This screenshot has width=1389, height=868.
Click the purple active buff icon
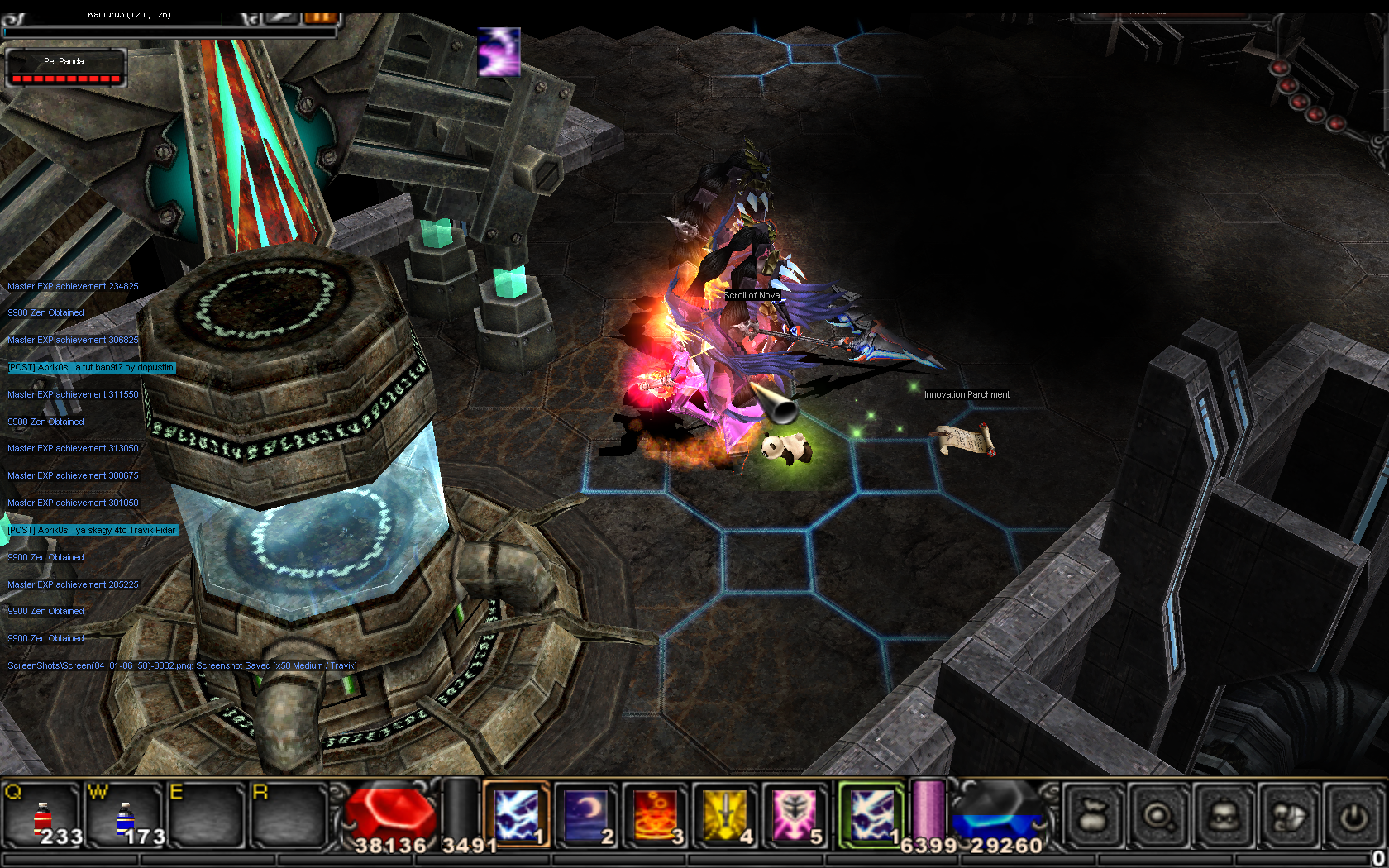[499, 51]
